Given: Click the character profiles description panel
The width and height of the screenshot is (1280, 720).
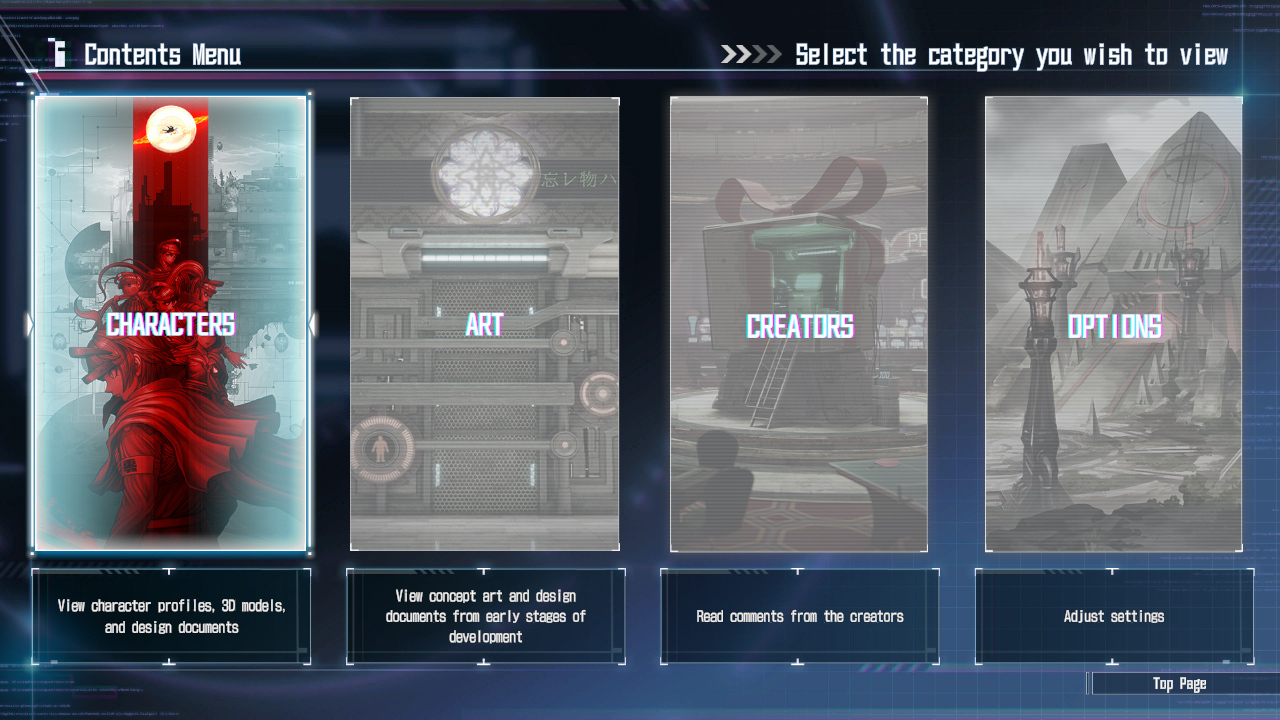Looking at the screenshot, I should [x=171, y=614].
